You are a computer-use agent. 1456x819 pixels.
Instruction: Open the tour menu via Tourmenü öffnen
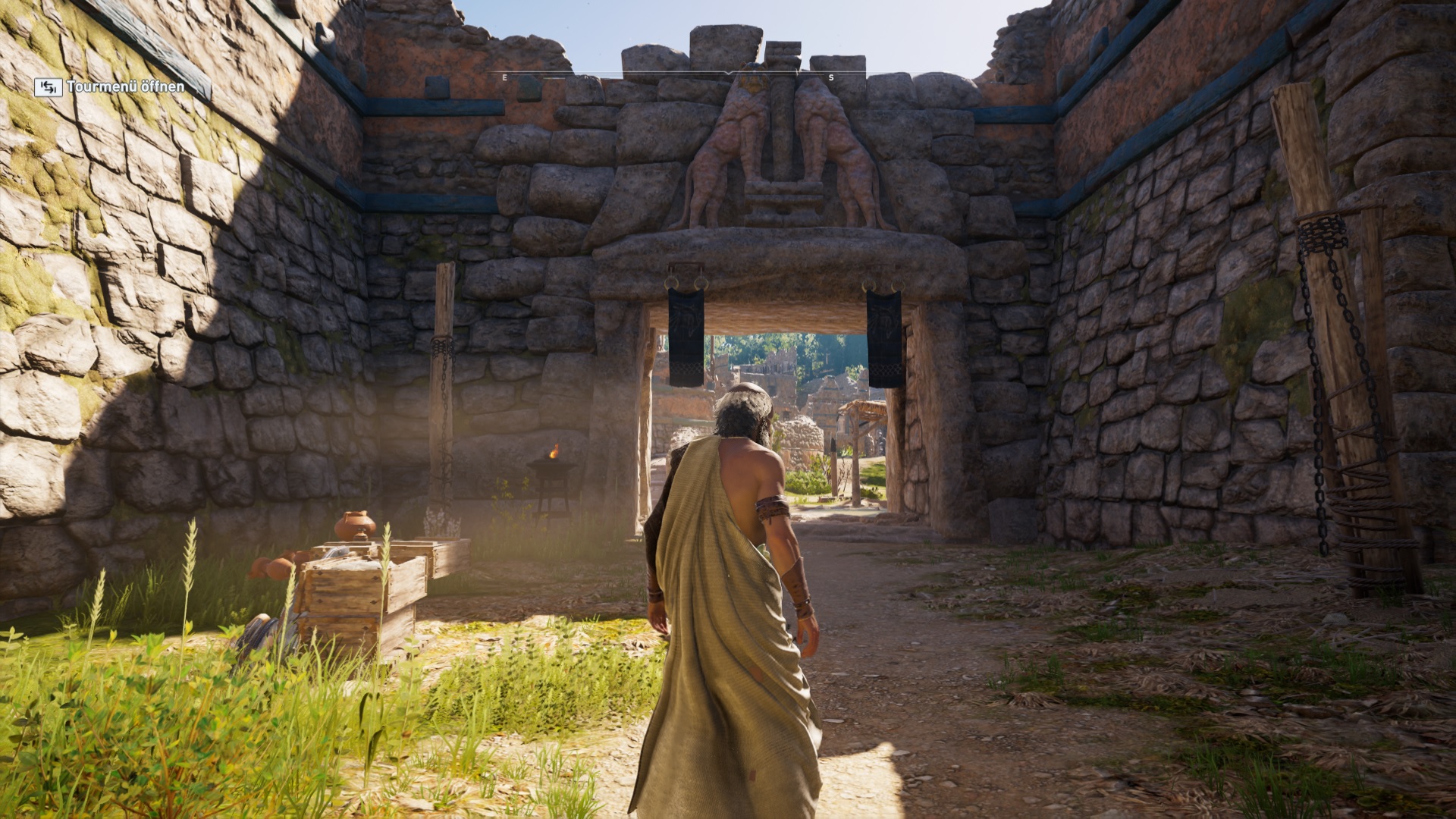pyautogui.click(x=110, y=87)
